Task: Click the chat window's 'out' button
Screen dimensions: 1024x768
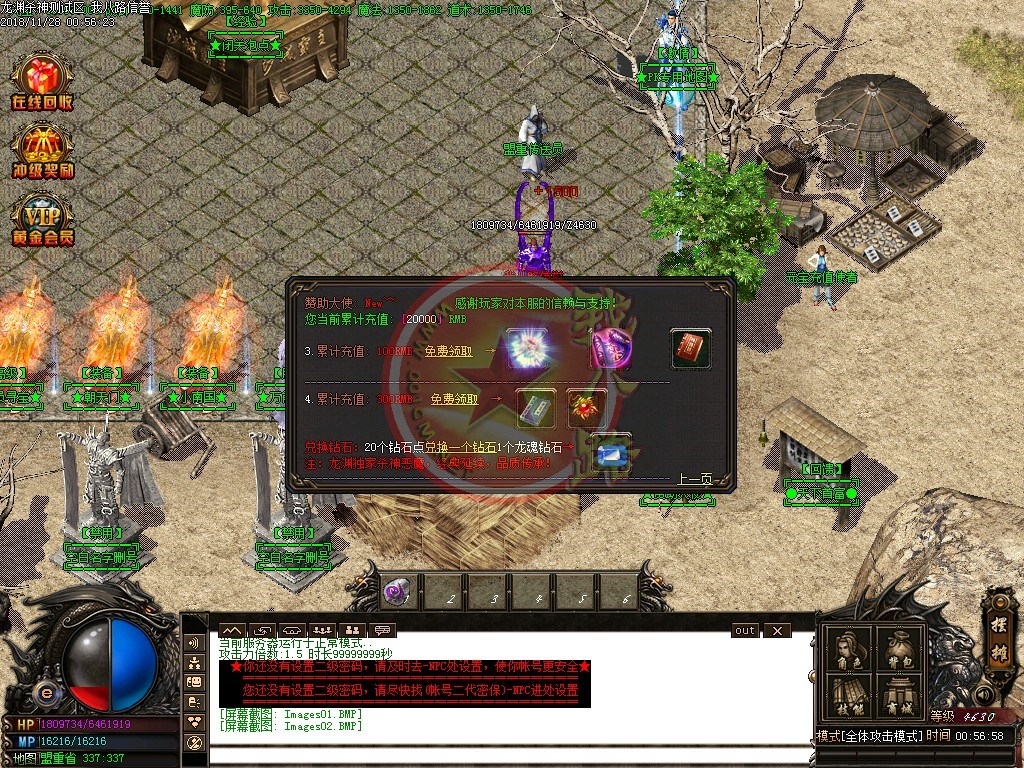Action: [x=745, y=631]
